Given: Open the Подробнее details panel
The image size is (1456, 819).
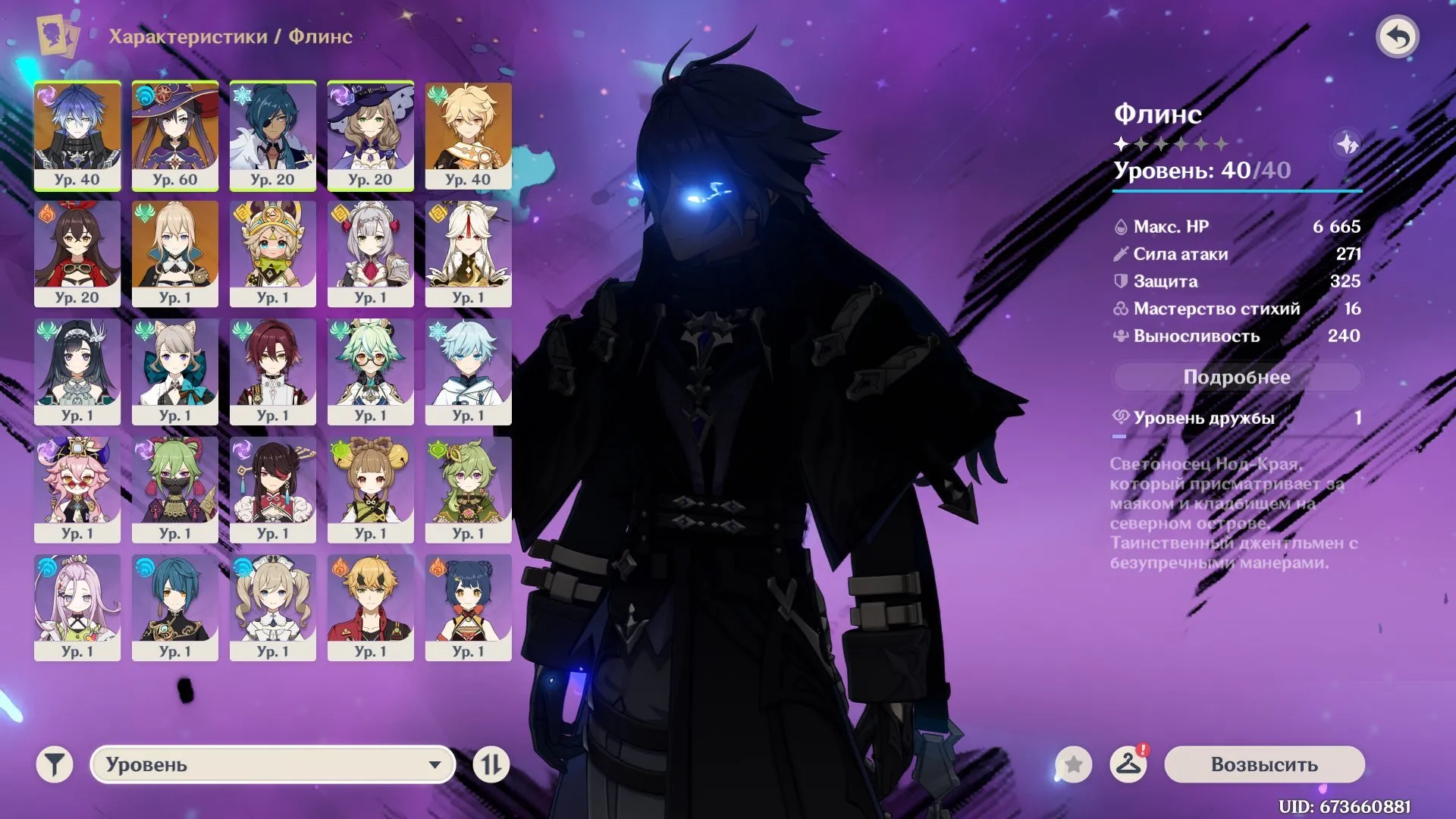Looking at the screenshot, I should [x=1238, y=377].
